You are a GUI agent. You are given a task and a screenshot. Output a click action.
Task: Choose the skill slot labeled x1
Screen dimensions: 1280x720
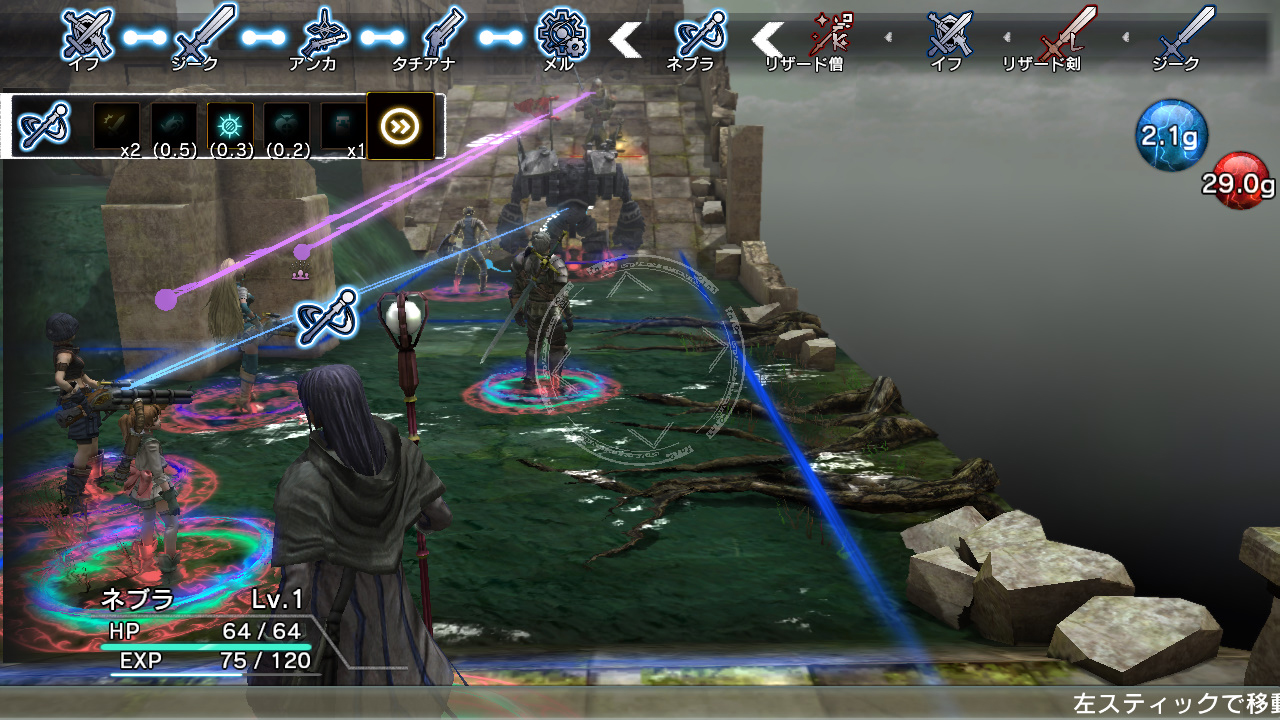click(342, 126)
